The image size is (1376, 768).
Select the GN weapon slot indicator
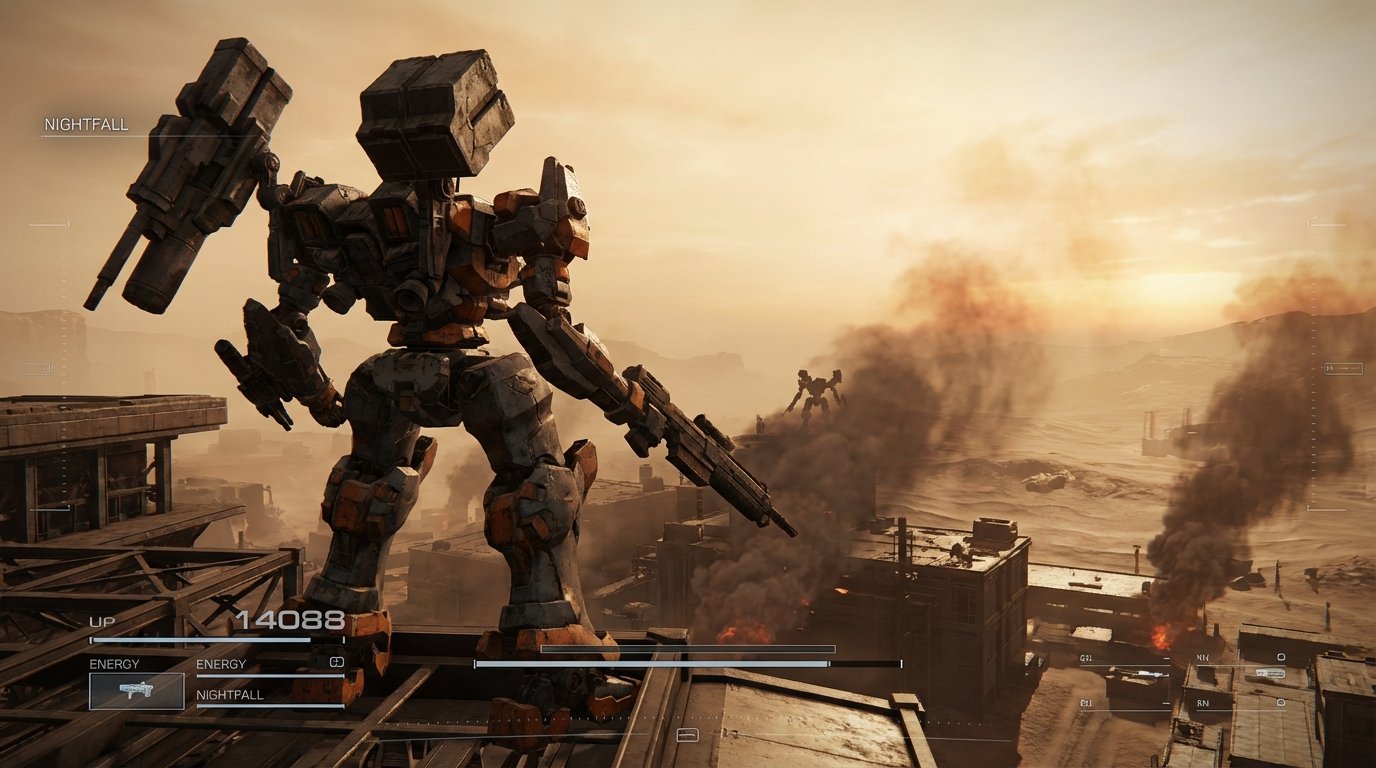coord(1084,657)
